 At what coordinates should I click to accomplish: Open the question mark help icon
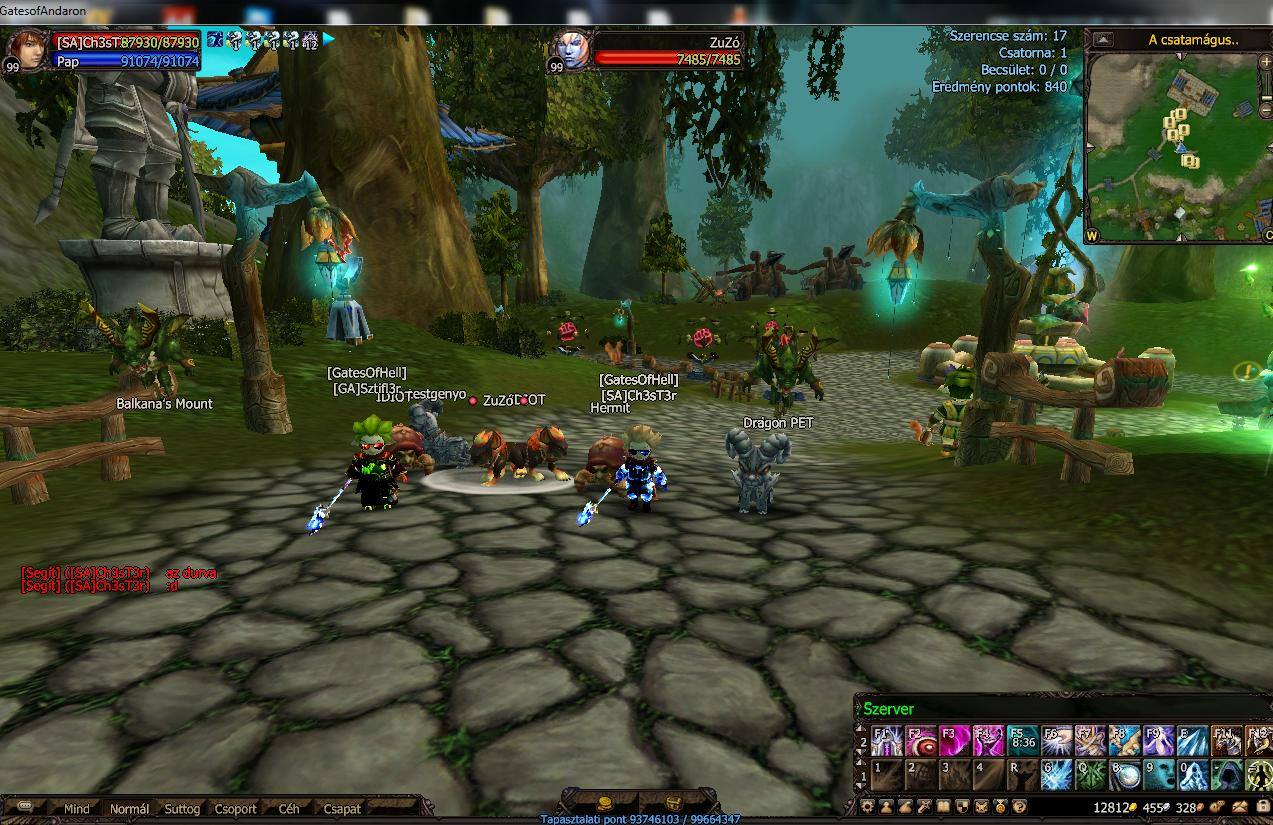pyautogui.click(x=1019, y=807)
